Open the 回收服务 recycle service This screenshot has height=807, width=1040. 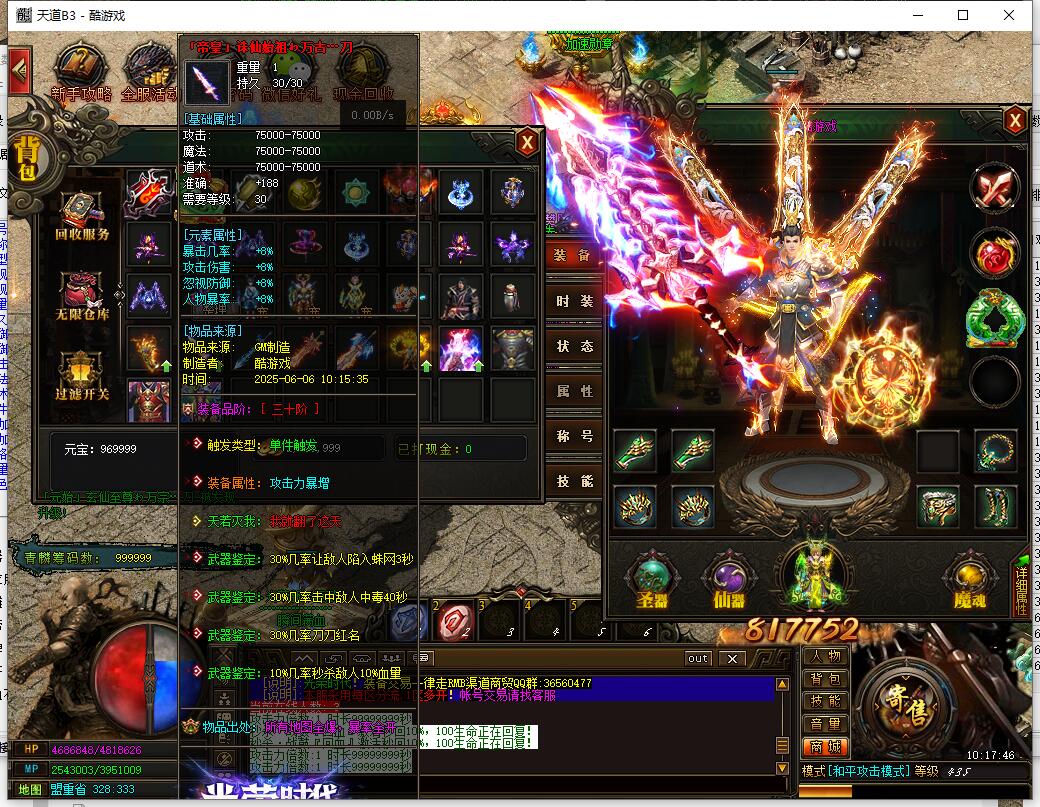82,218
